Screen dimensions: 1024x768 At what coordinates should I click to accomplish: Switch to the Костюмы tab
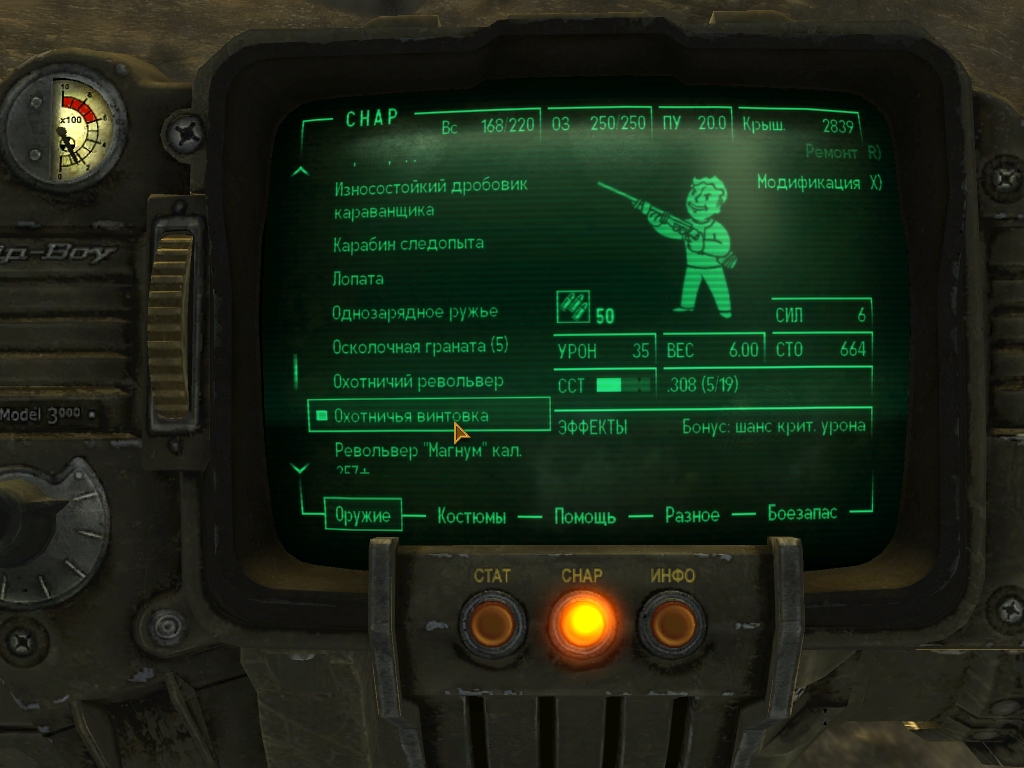click(471, 517)
